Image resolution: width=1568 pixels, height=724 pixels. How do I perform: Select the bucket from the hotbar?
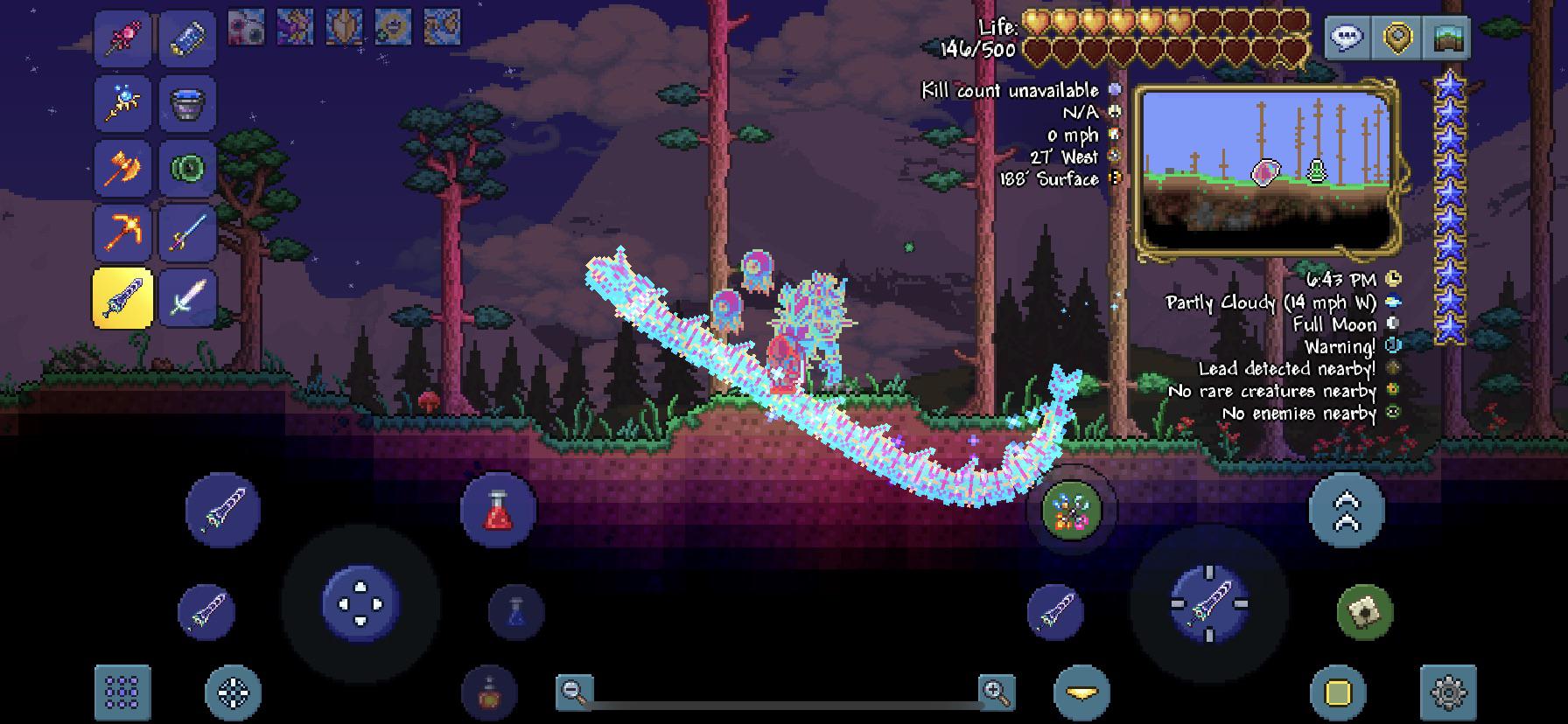[186, 103]
